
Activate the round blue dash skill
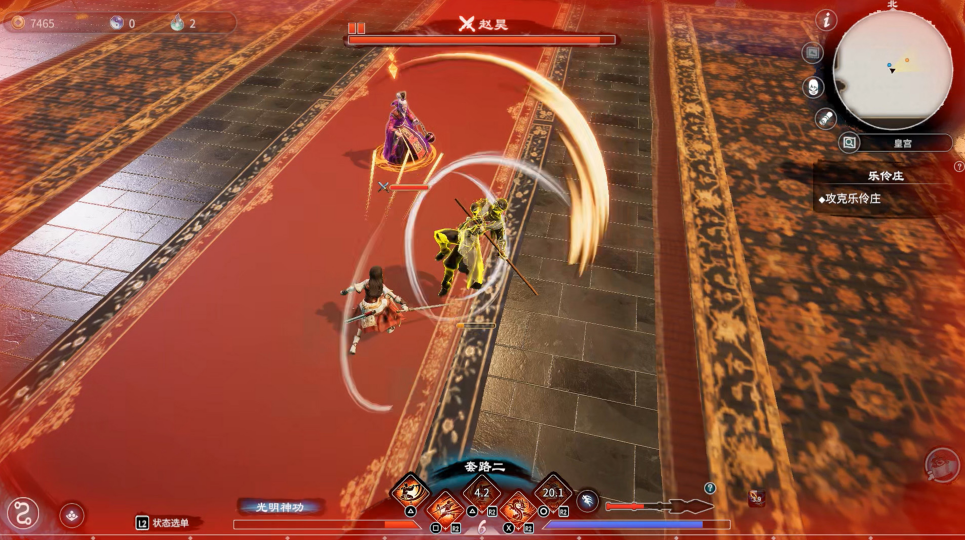588,503
